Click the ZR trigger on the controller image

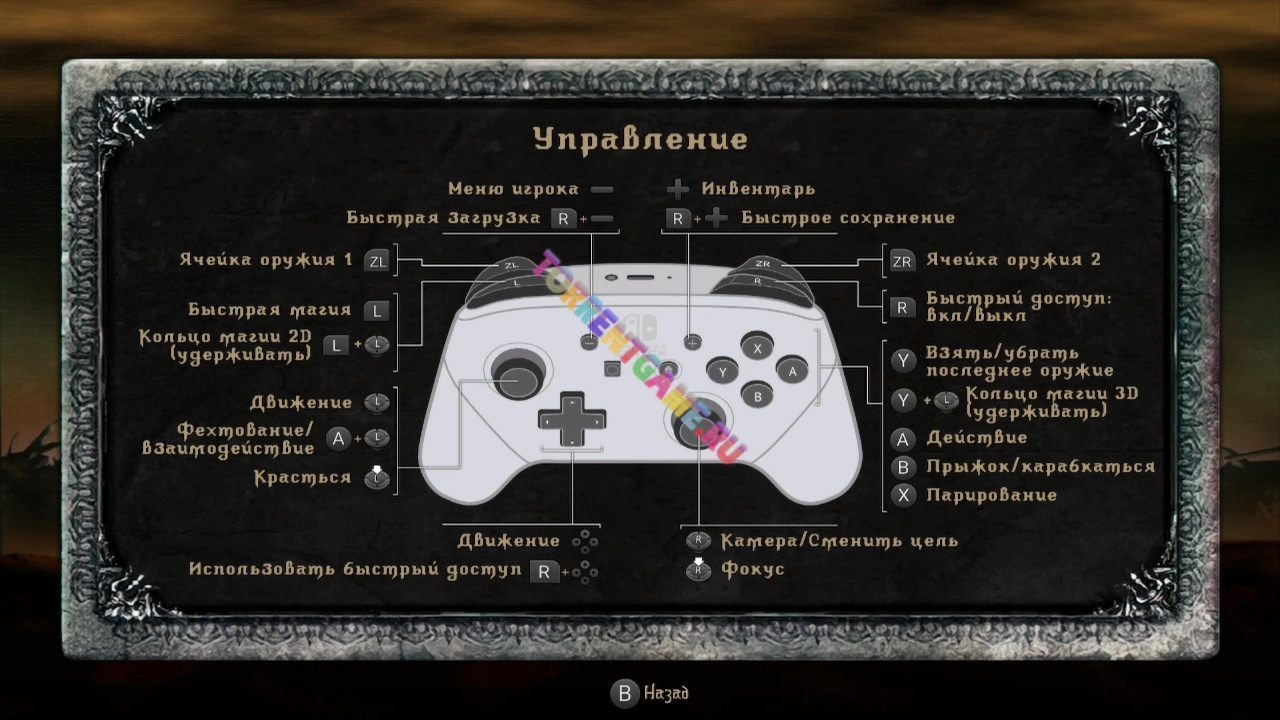point(765,265)
